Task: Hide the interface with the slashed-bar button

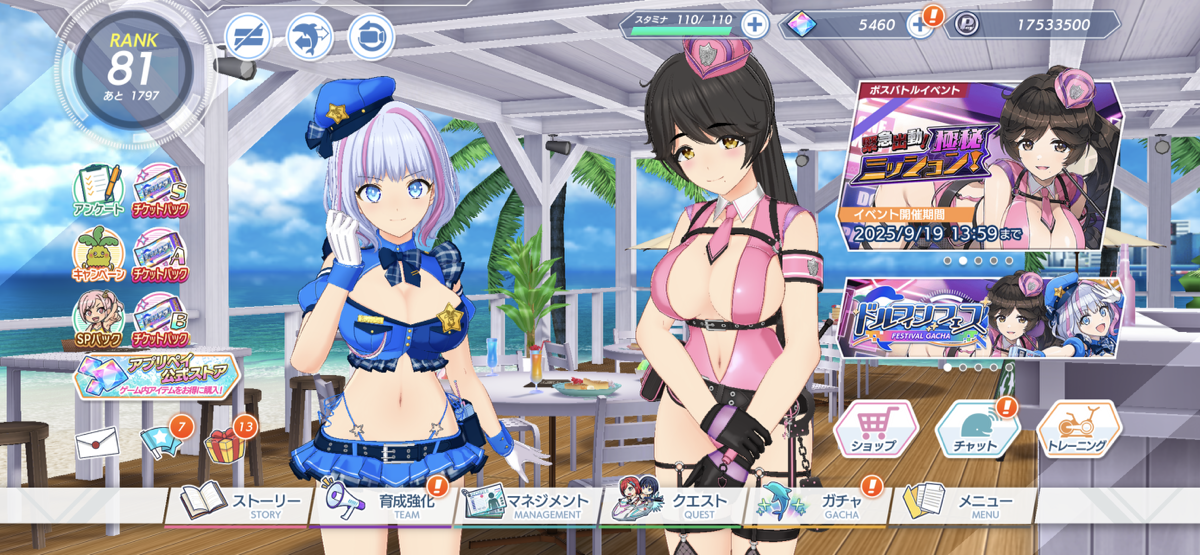Action: (x=246, y=37)
